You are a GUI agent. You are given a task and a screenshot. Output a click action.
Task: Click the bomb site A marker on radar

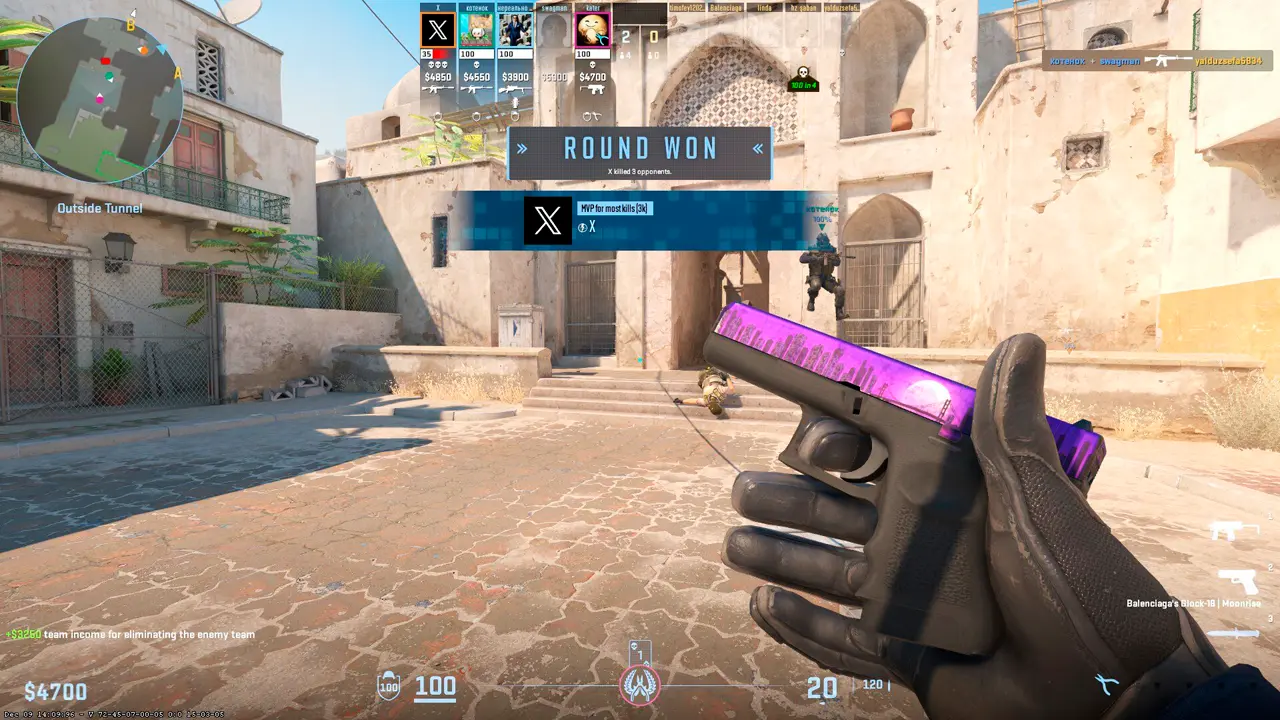(x=178, y=73)
